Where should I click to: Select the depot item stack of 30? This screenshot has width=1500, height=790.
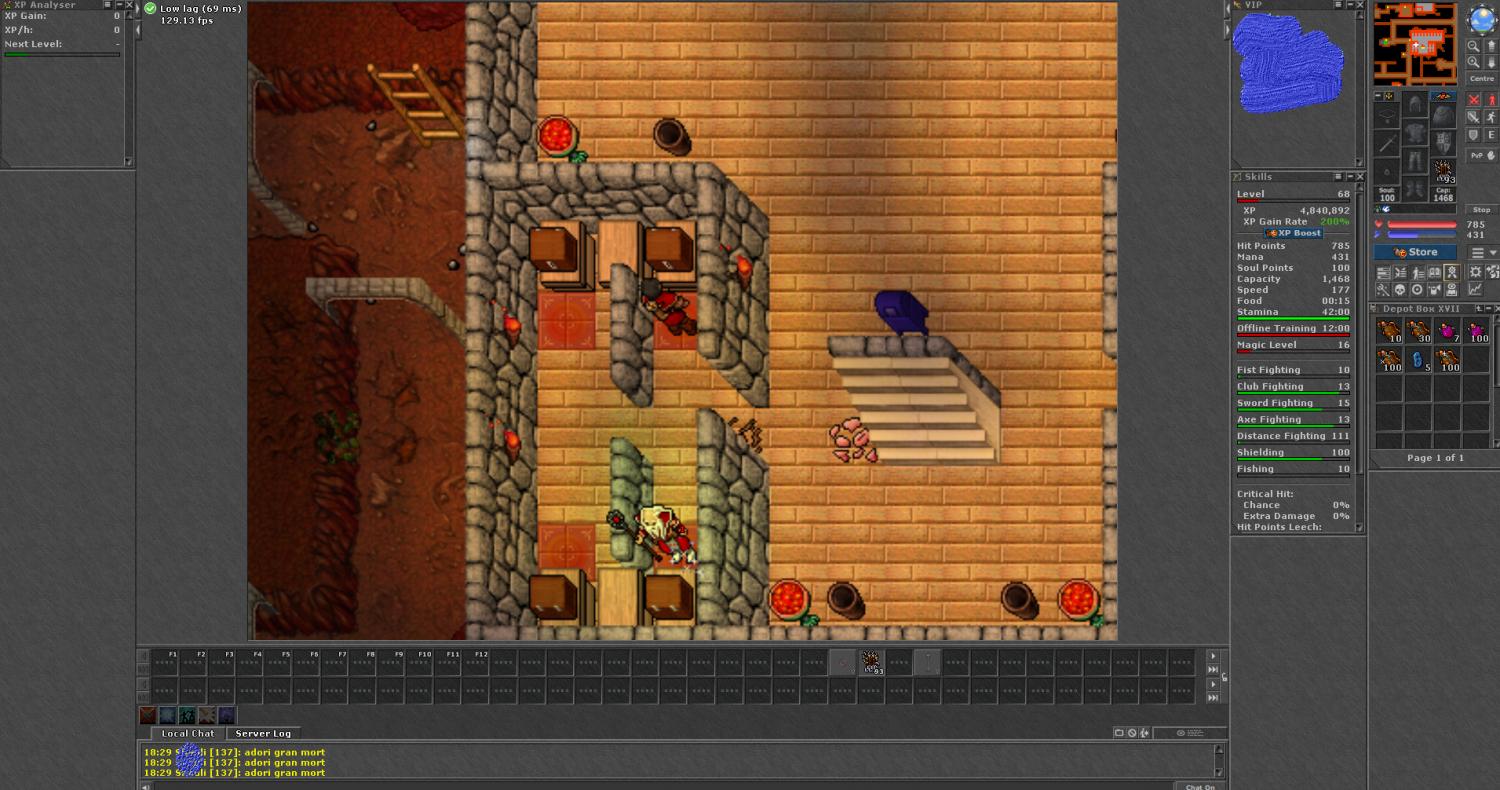pyautogui.click(x=1419, y=331)
